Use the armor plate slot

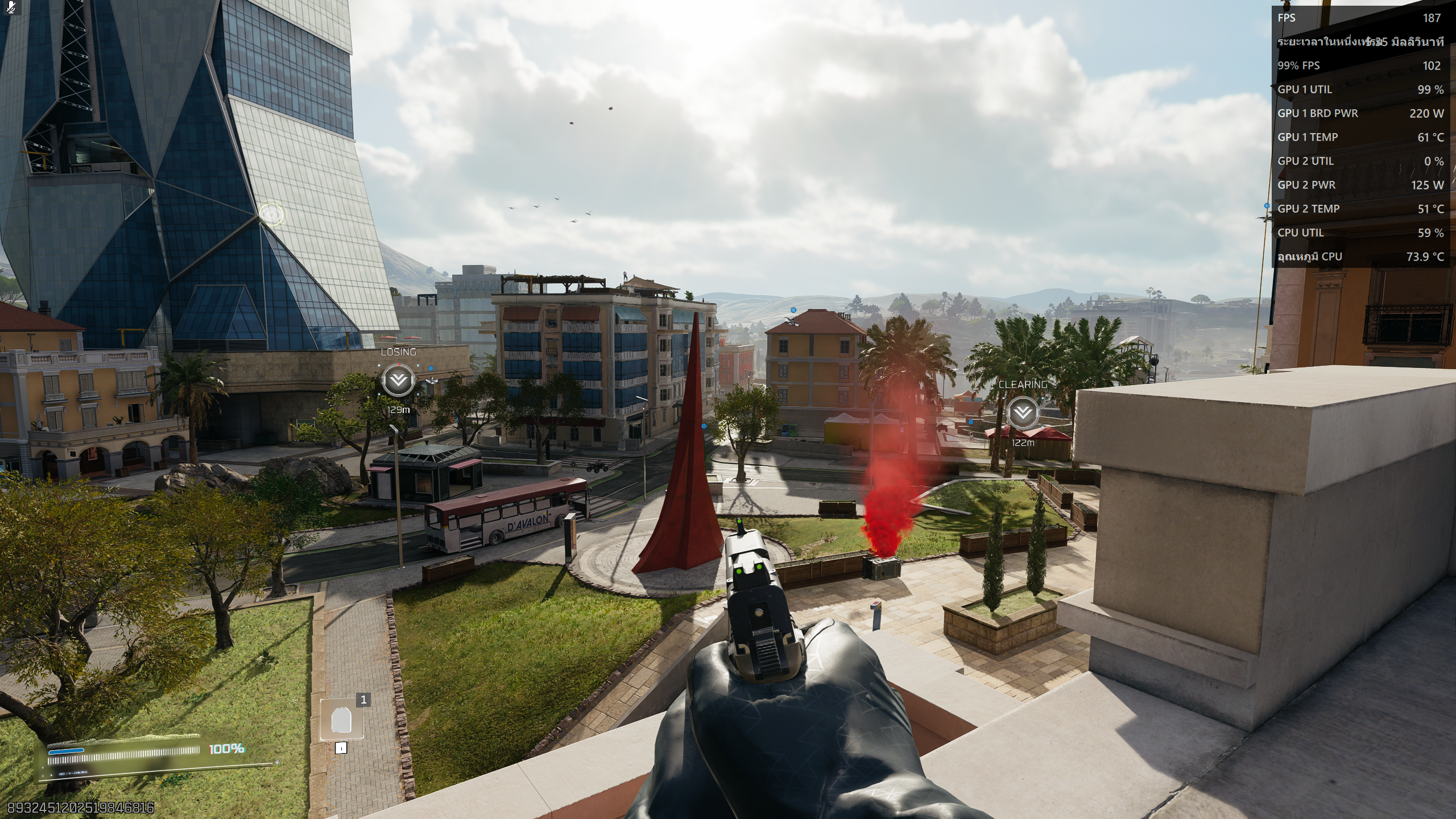pos(342,719)
